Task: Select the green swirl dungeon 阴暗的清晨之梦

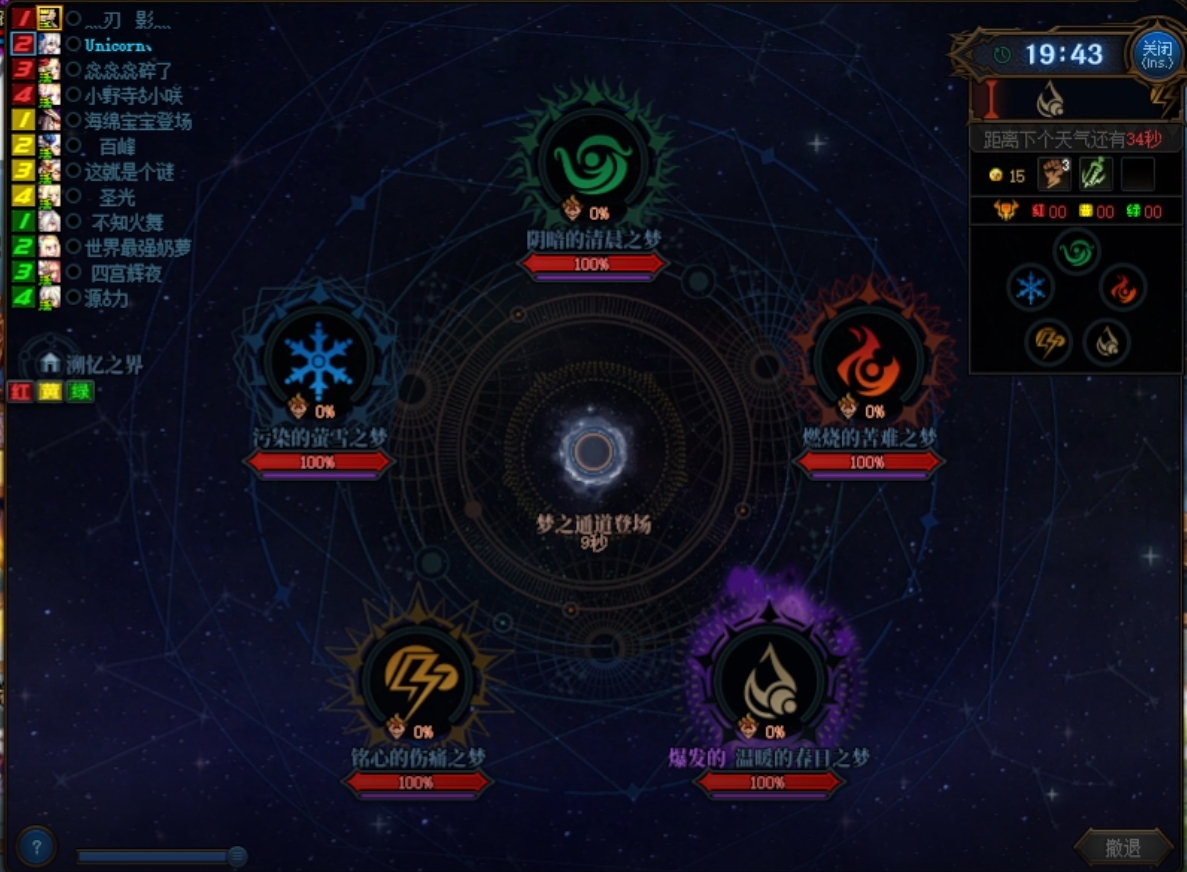Action: [x=592, y=165]
